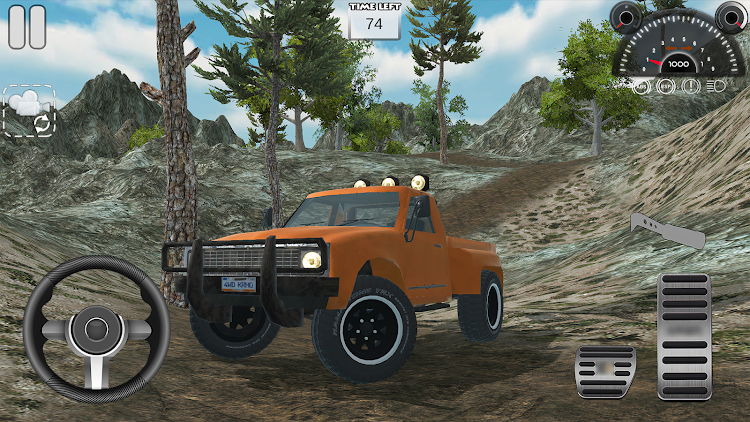Switch the camera view
The image size is (750, 422).
[x=28, y=111]
